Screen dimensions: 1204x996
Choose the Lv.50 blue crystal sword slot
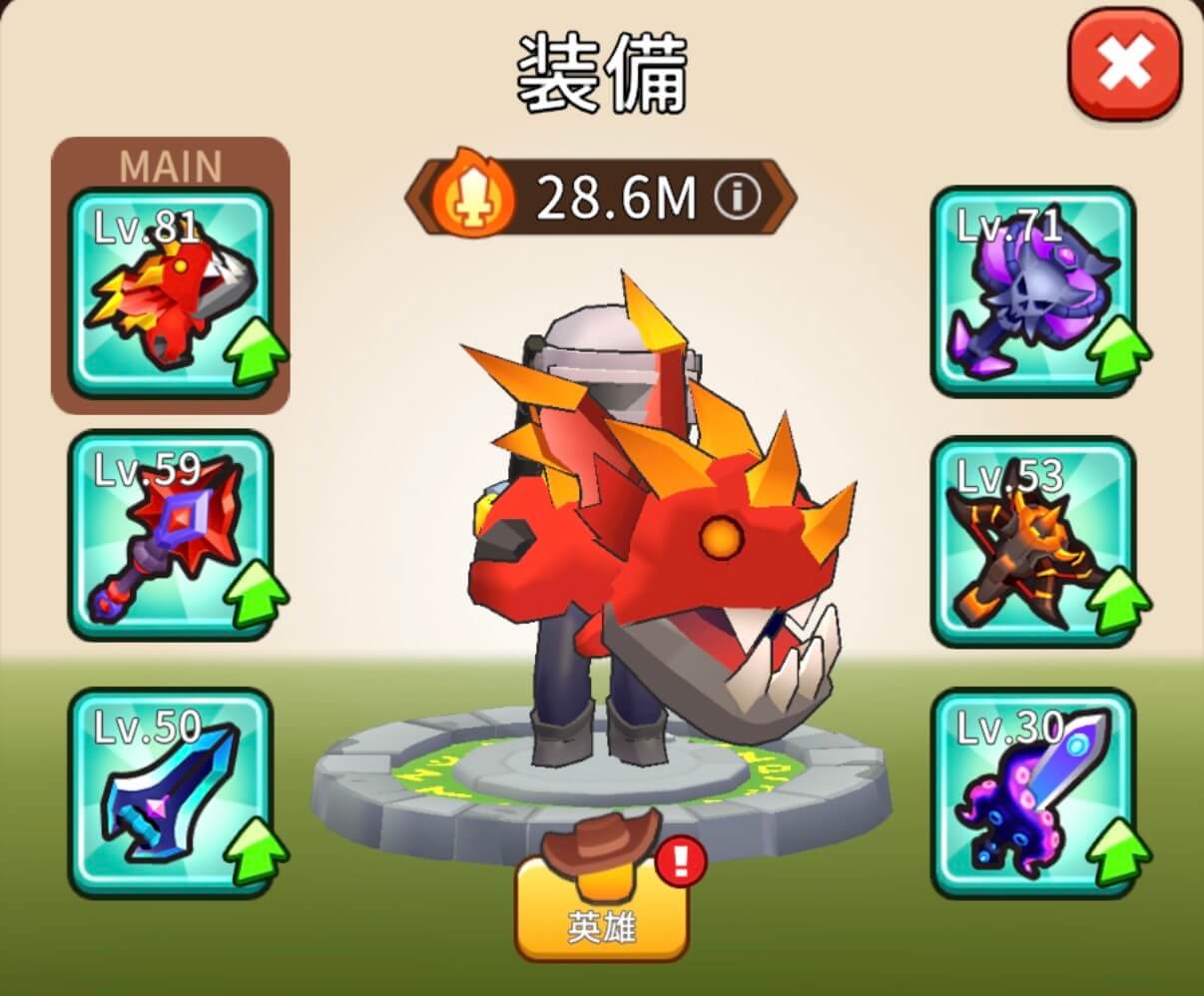click(x=170, y=793)
